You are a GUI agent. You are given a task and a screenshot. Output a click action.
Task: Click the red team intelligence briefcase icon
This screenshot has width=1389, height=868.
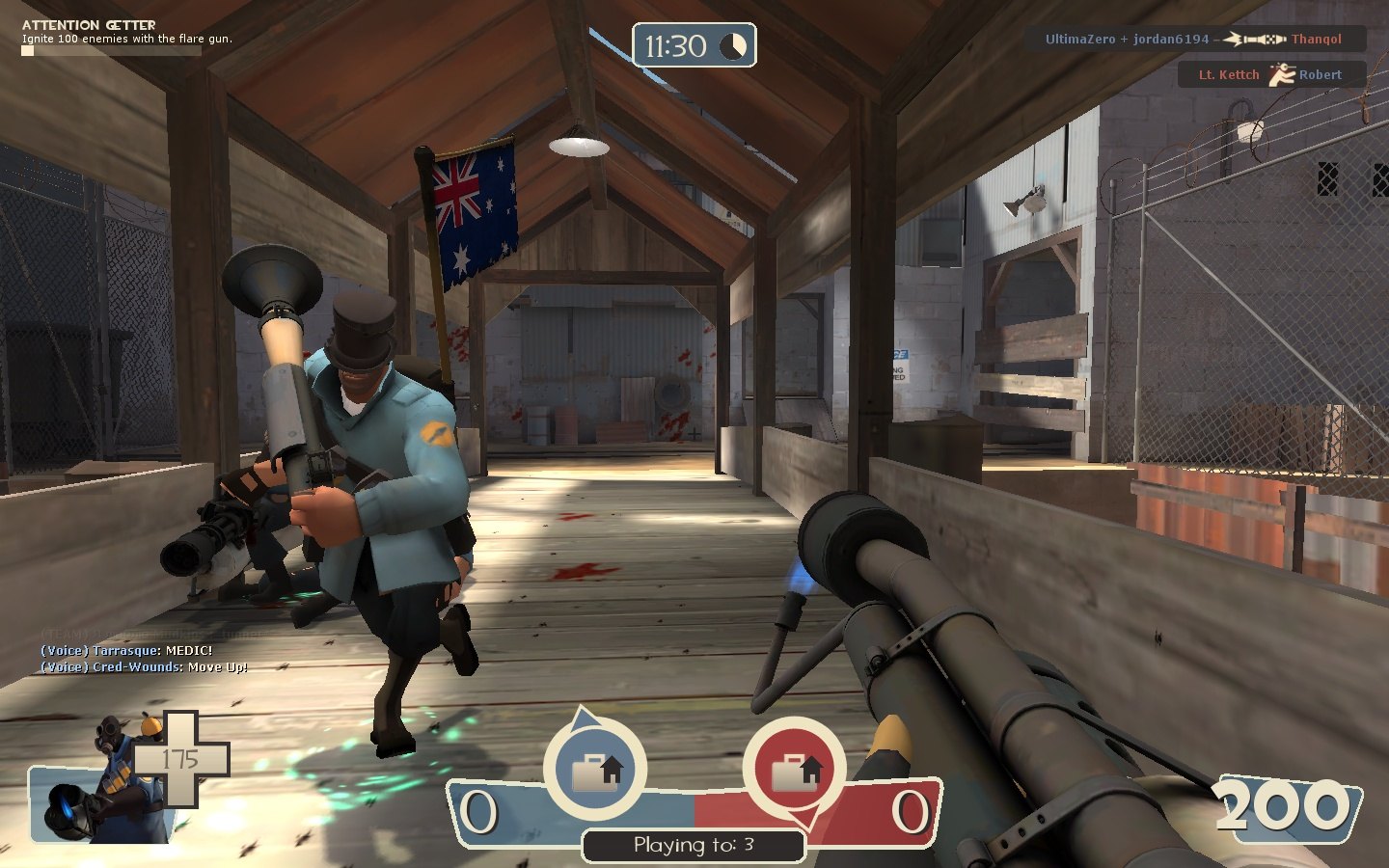795,771
